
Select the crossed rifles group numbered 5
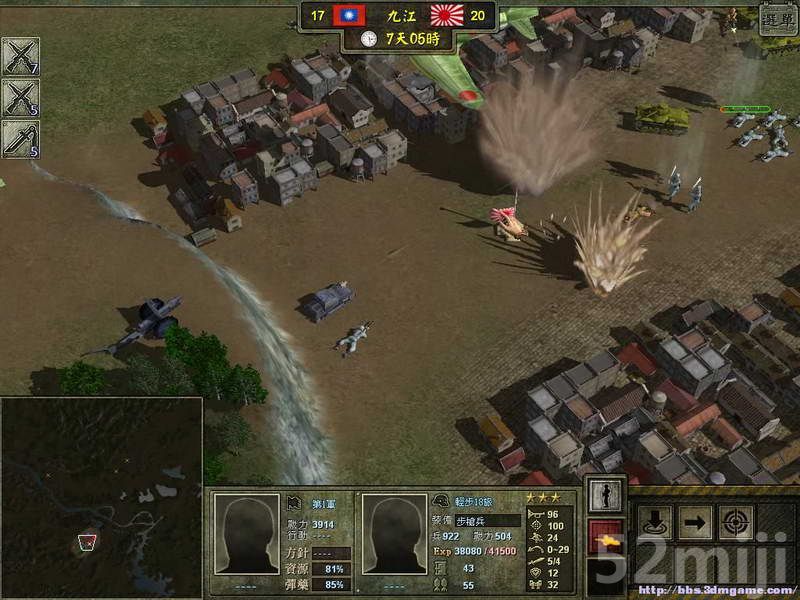point(20,98)
